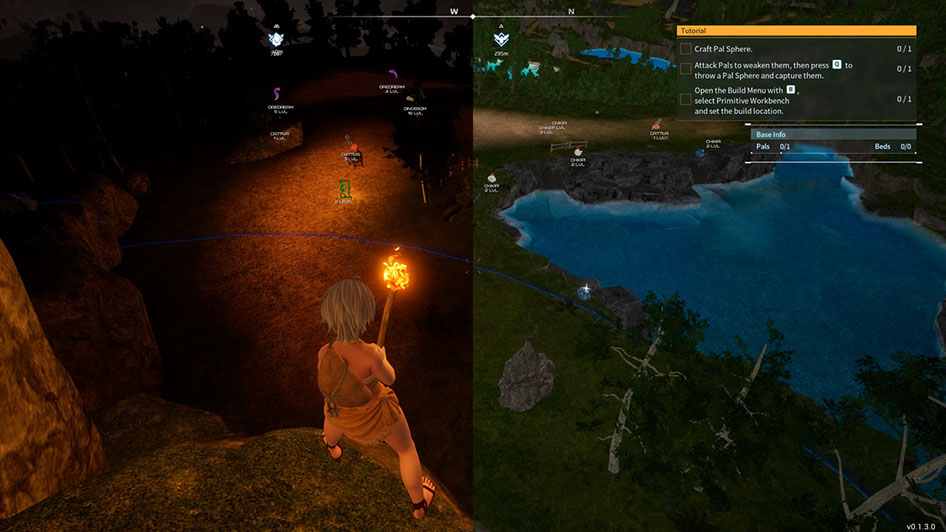Click the compass bar's N heading
946x532 pixels.
point(571,12)
